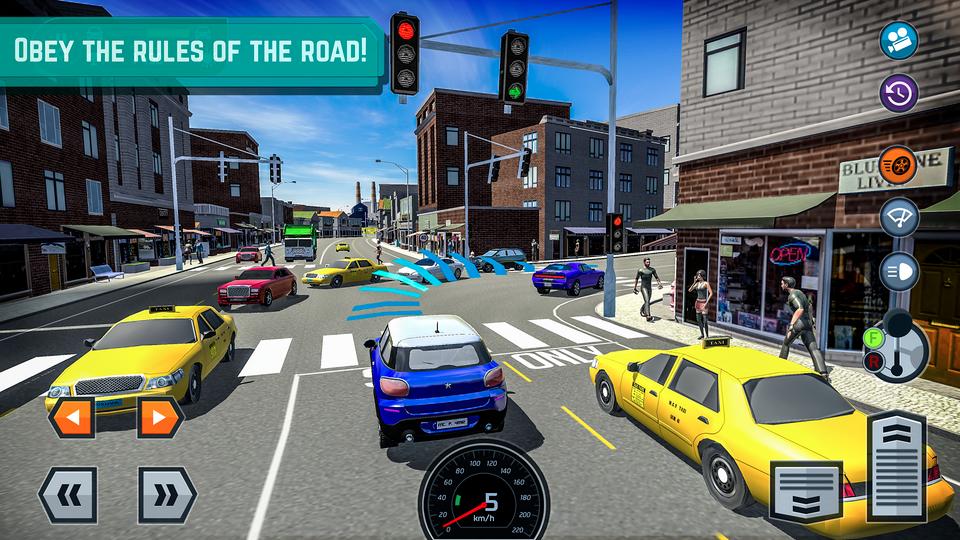
Task: Hit the brake pedal
Action: tap(806, 490)
